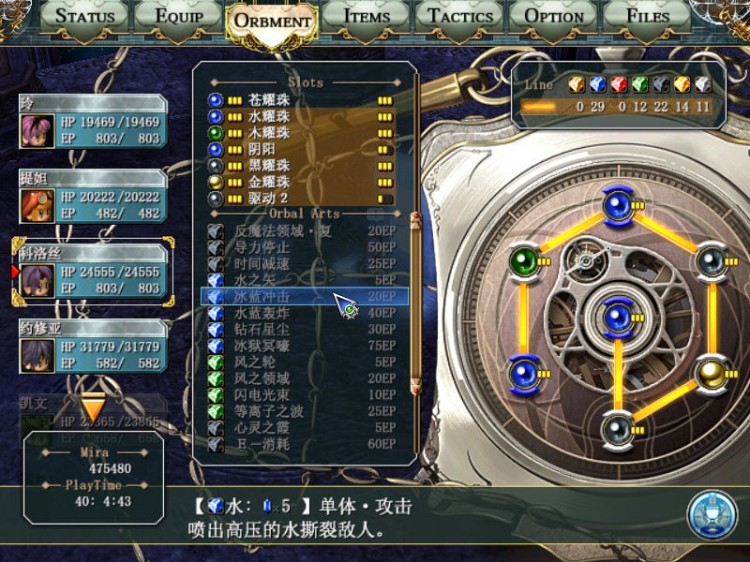Switch to the Files tab

pyautogui.click(x=648, y=16)
